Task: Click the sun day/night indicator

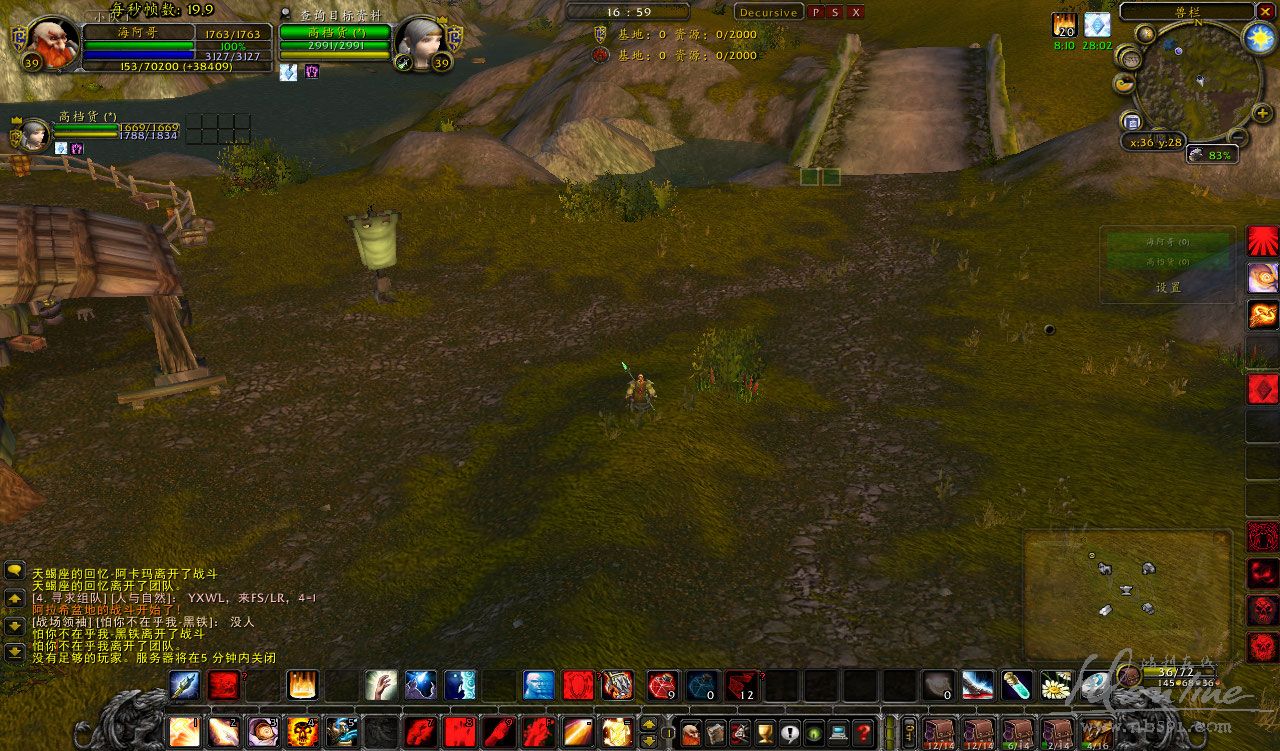Action: (x=1256, y=37)
